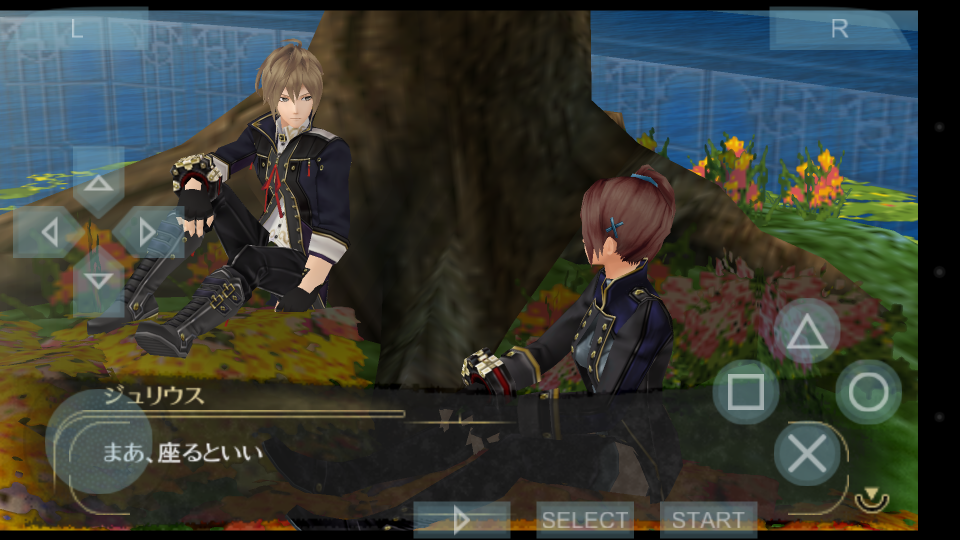Tap the L shoulder button overlay

pyautogui.click(x=77, y=28)
